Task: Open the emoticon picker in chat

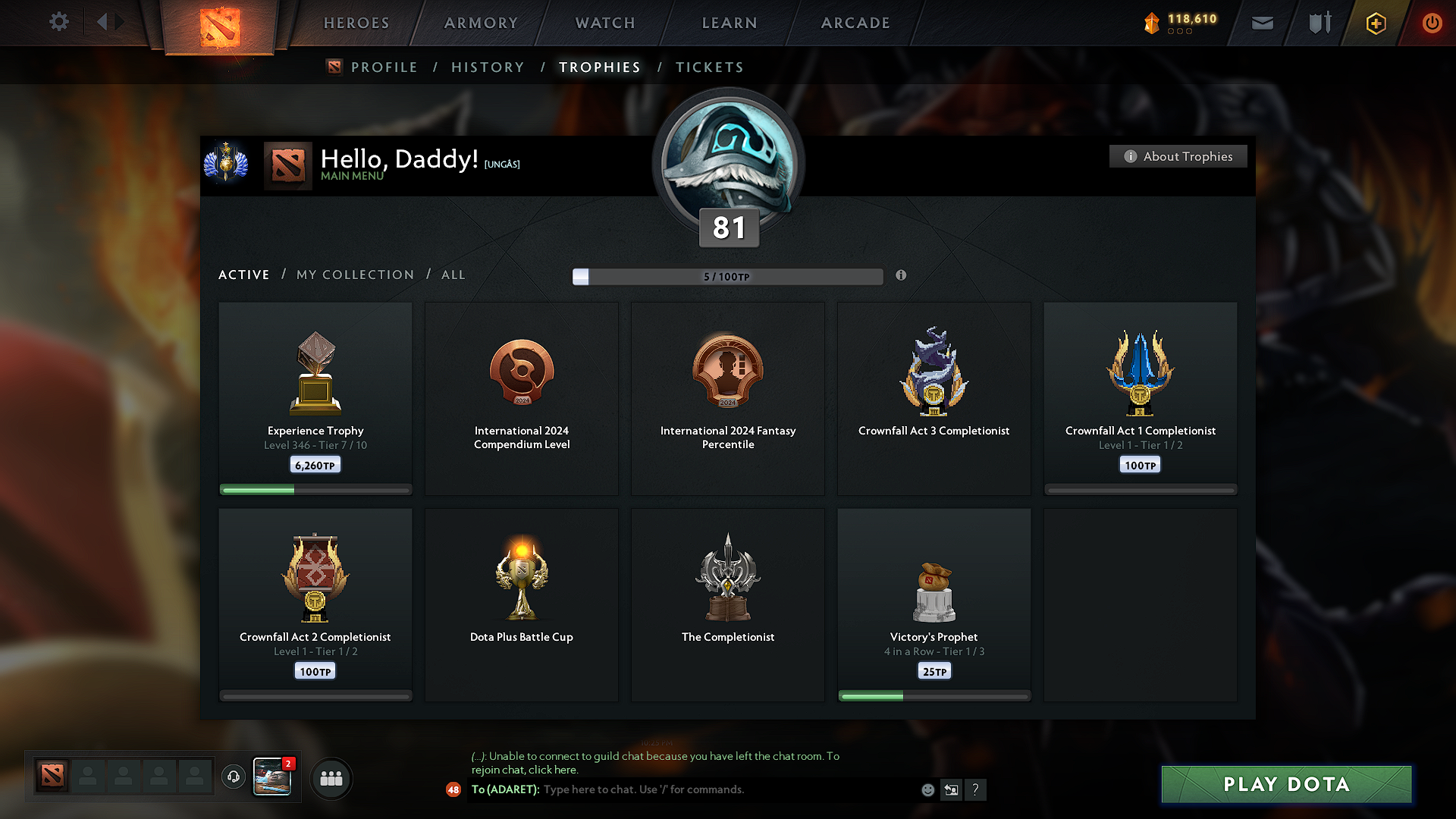Action: pyautogui.click(x=927, y=789)
